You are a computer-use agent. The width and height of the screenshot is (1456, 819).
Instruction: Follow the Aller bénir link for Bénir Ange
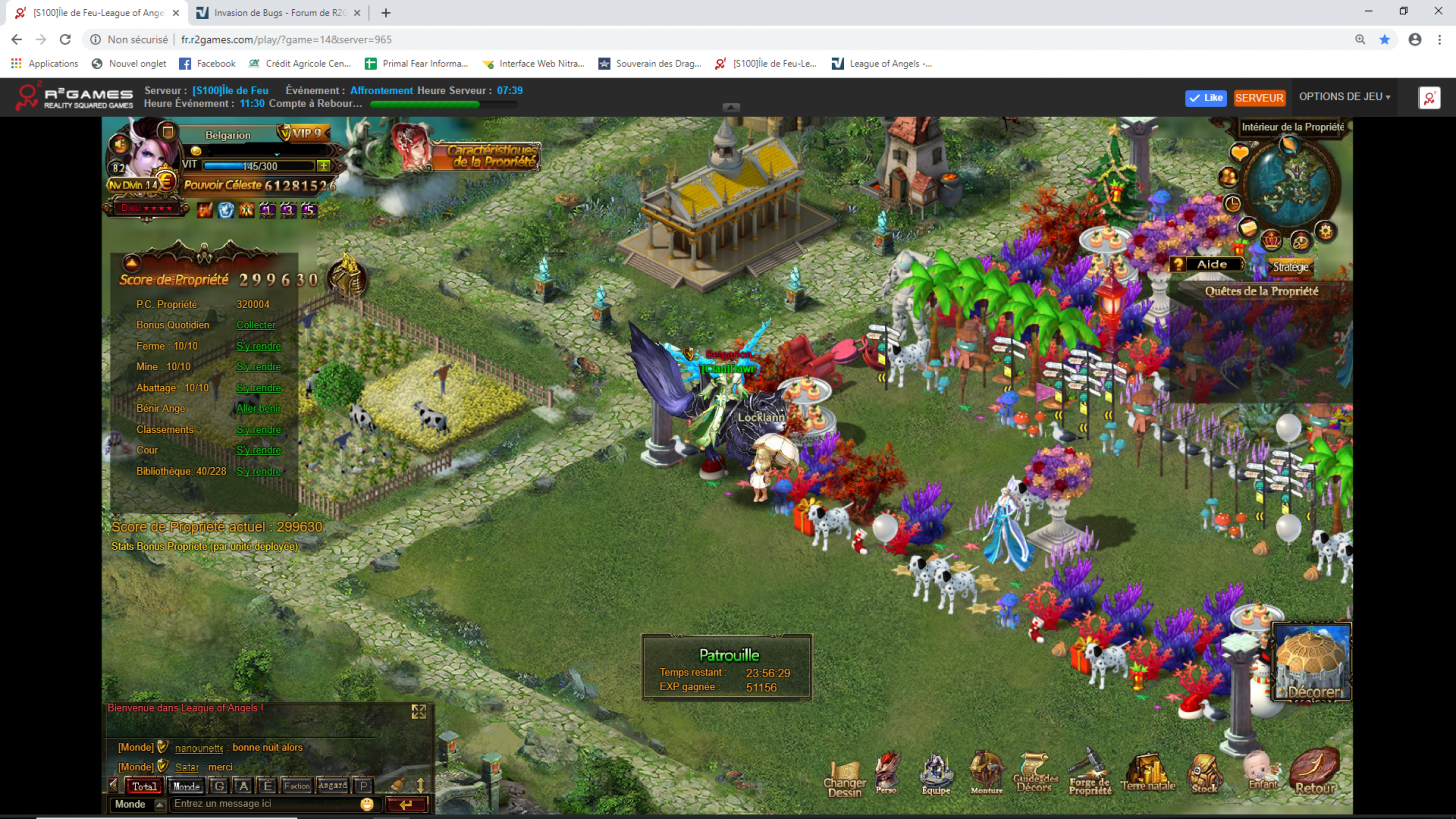(258, 408)
